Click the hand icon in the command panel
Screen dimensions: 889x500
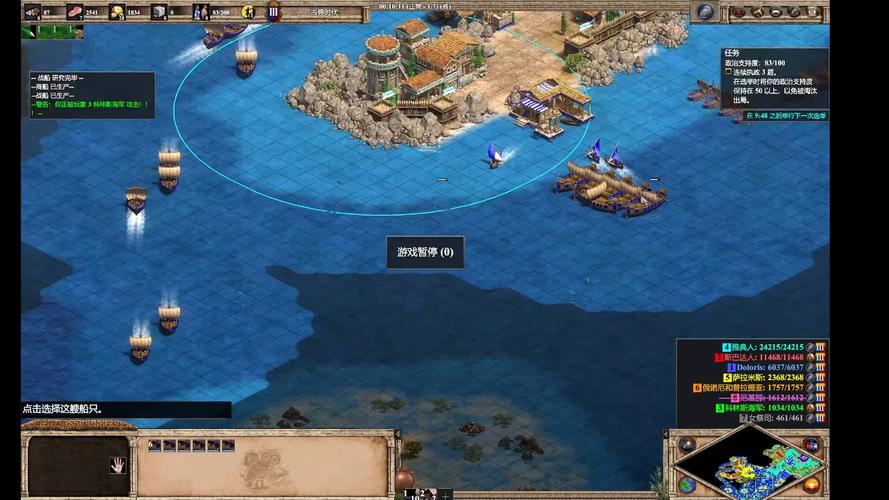tap(117, 464)
